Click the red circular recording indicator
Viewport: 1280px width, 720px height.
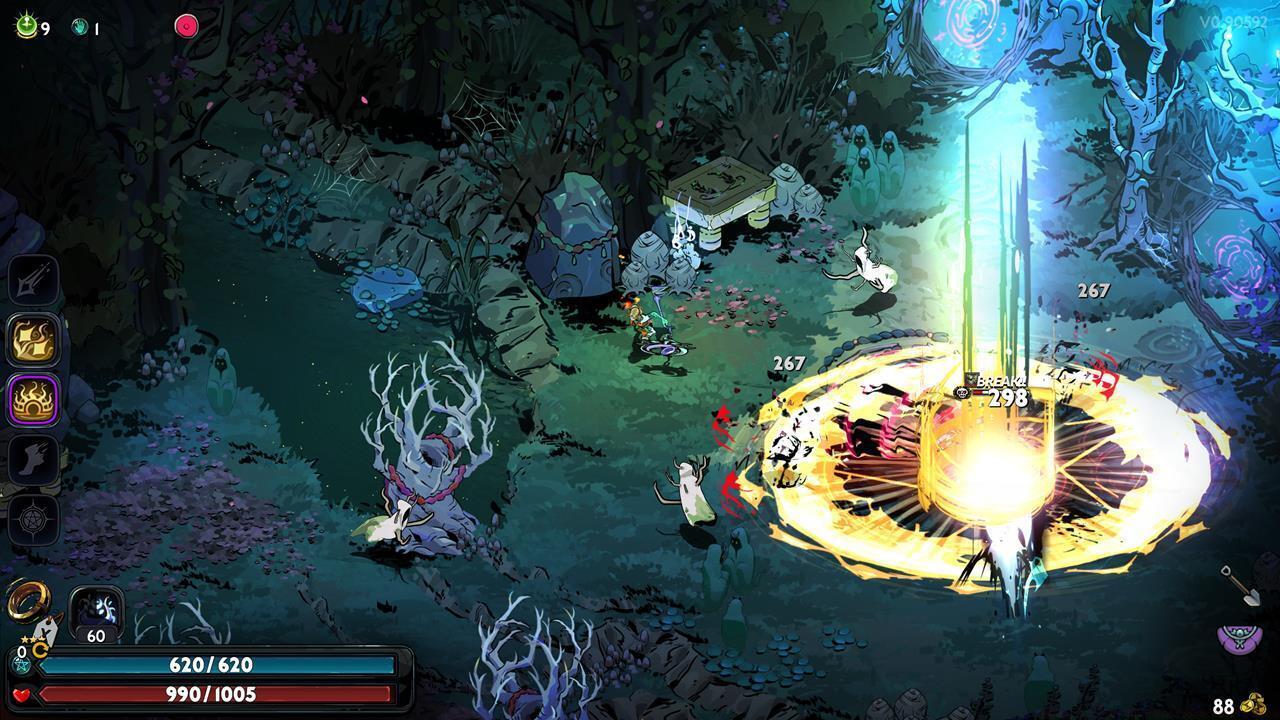click(x=186, y=27)
